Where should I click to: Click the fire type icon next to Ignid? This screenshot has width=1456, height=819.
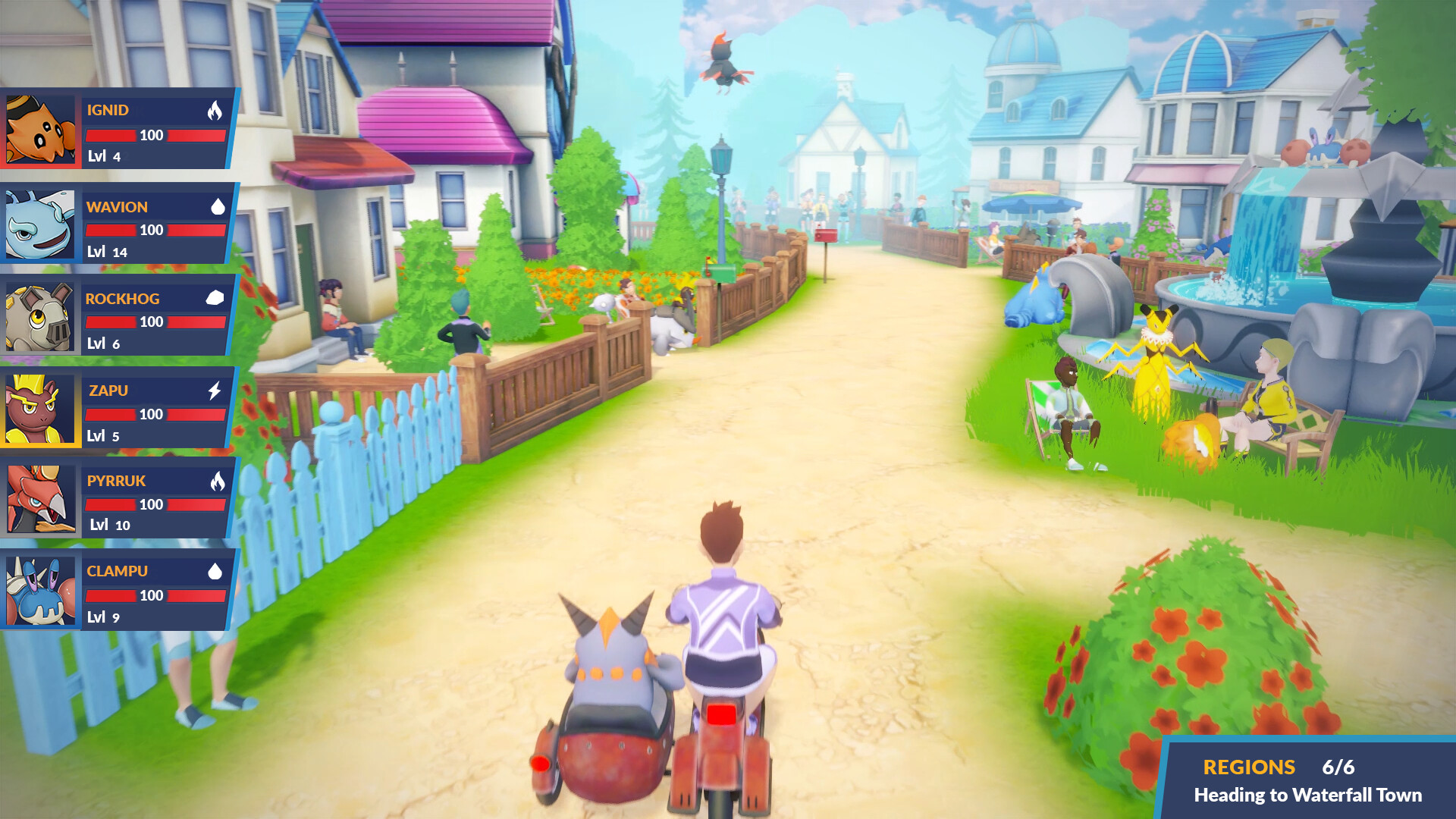216,111
